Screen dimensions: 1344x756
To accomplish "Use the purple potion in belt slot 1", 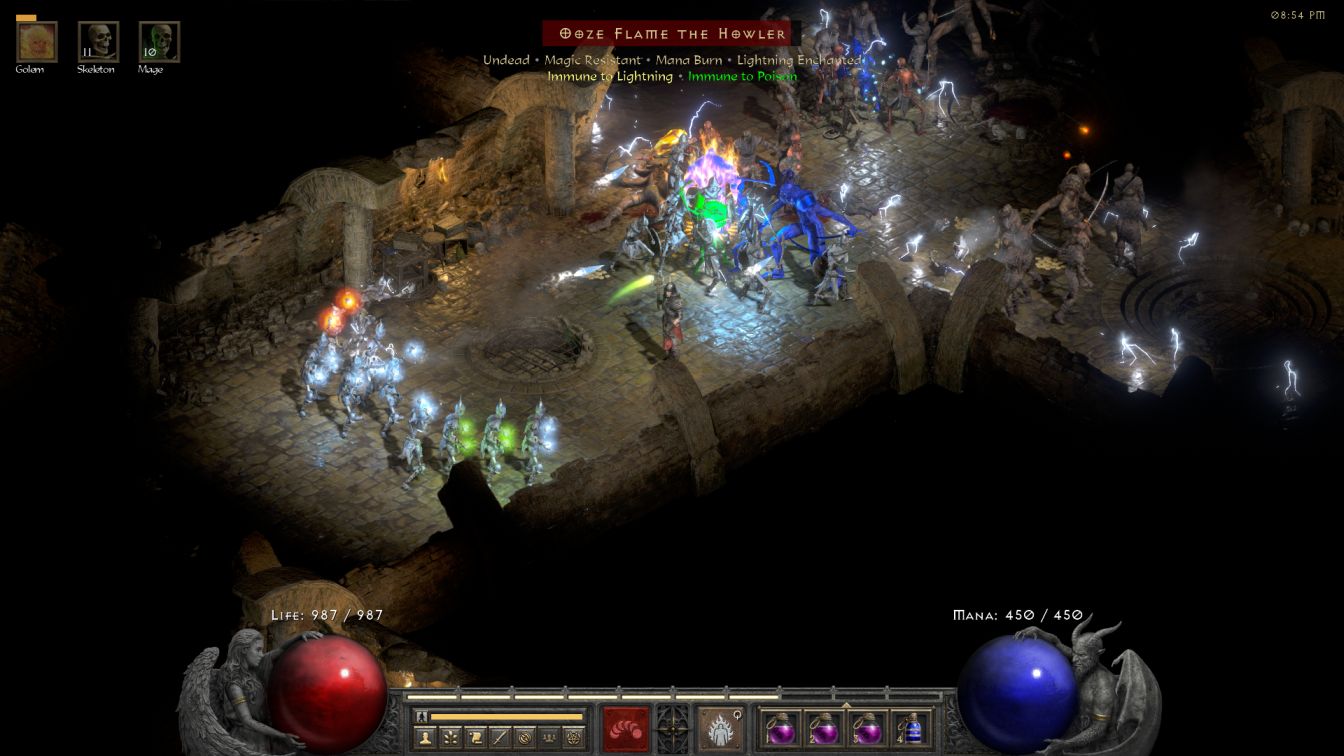I will (x=780, y=729).
